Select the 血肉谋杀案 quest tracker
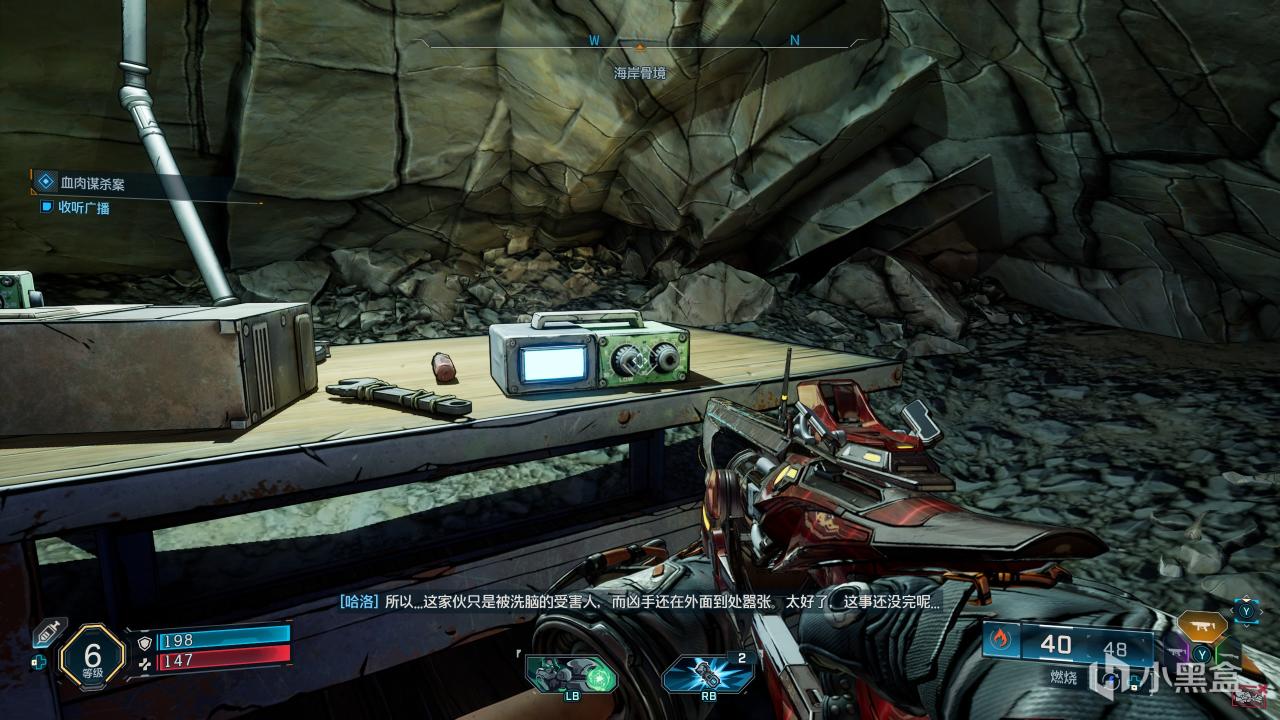The height and width of the screenshot is (720, 1280). (92, 184)
